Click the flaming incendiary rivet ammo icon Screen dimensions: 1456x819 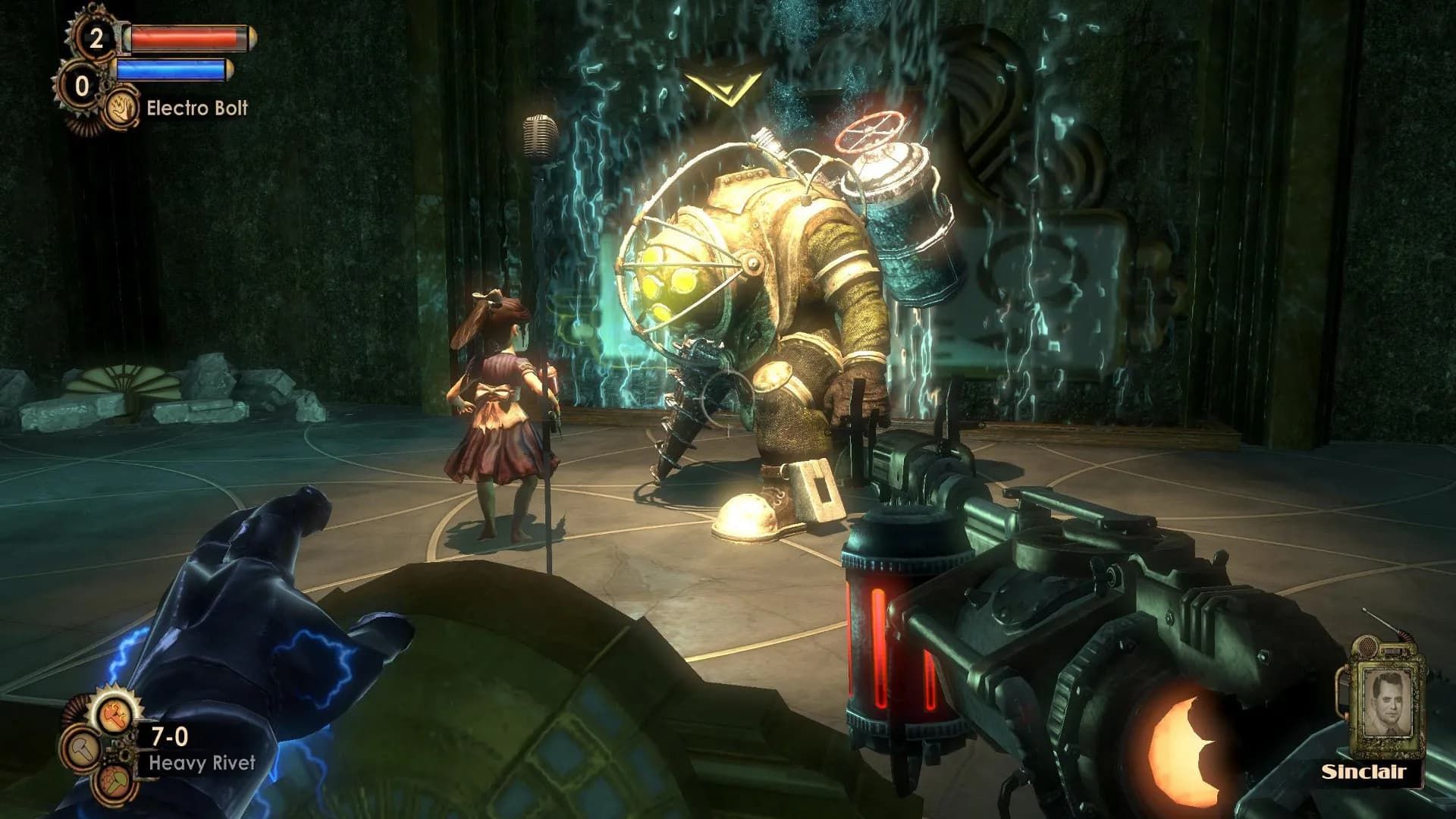pyautogui.click(x=113, y=715)
